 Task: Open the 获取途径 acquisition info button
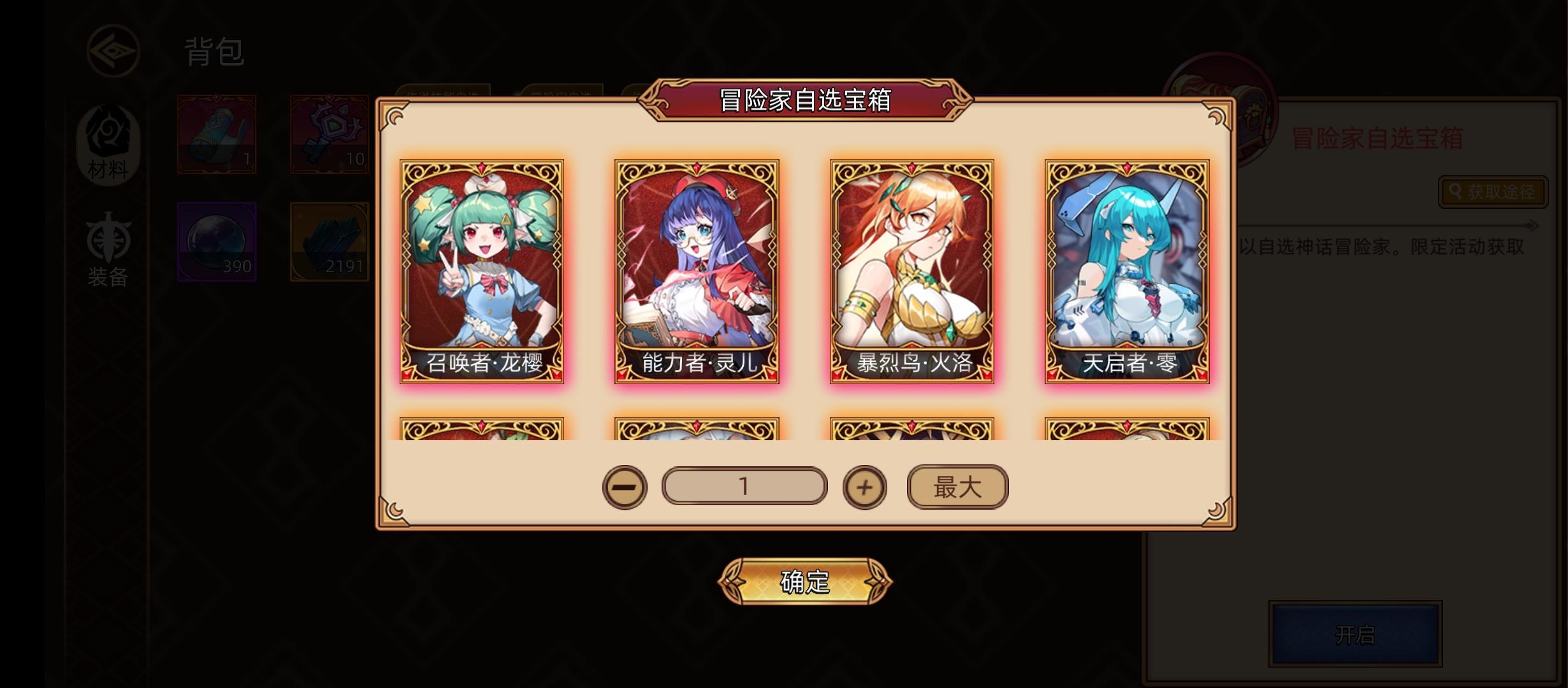pyautogui.click(x=1494, y=192)
